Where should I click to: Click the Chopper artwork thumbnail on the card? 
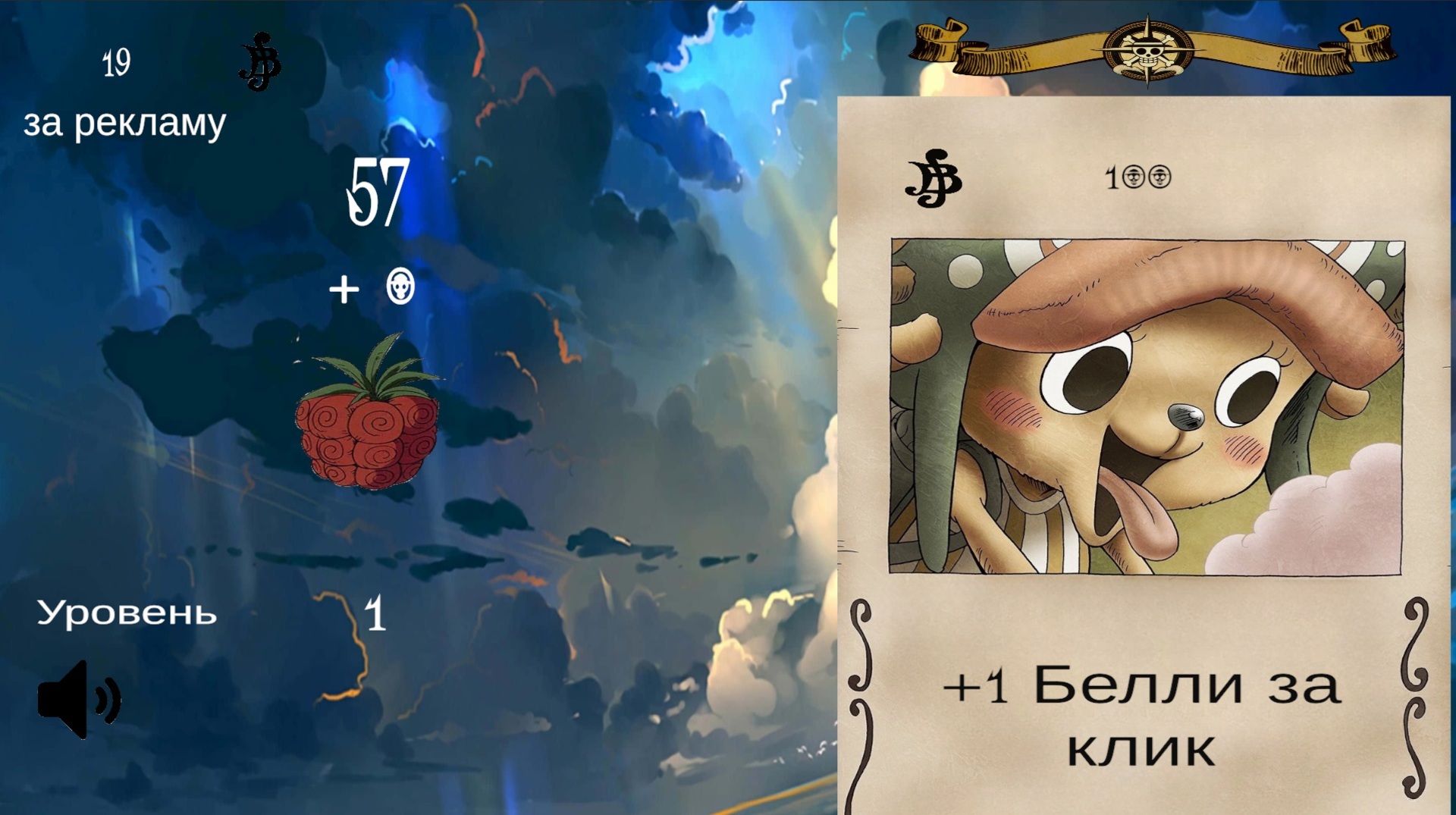click(x=1145, y=402)
